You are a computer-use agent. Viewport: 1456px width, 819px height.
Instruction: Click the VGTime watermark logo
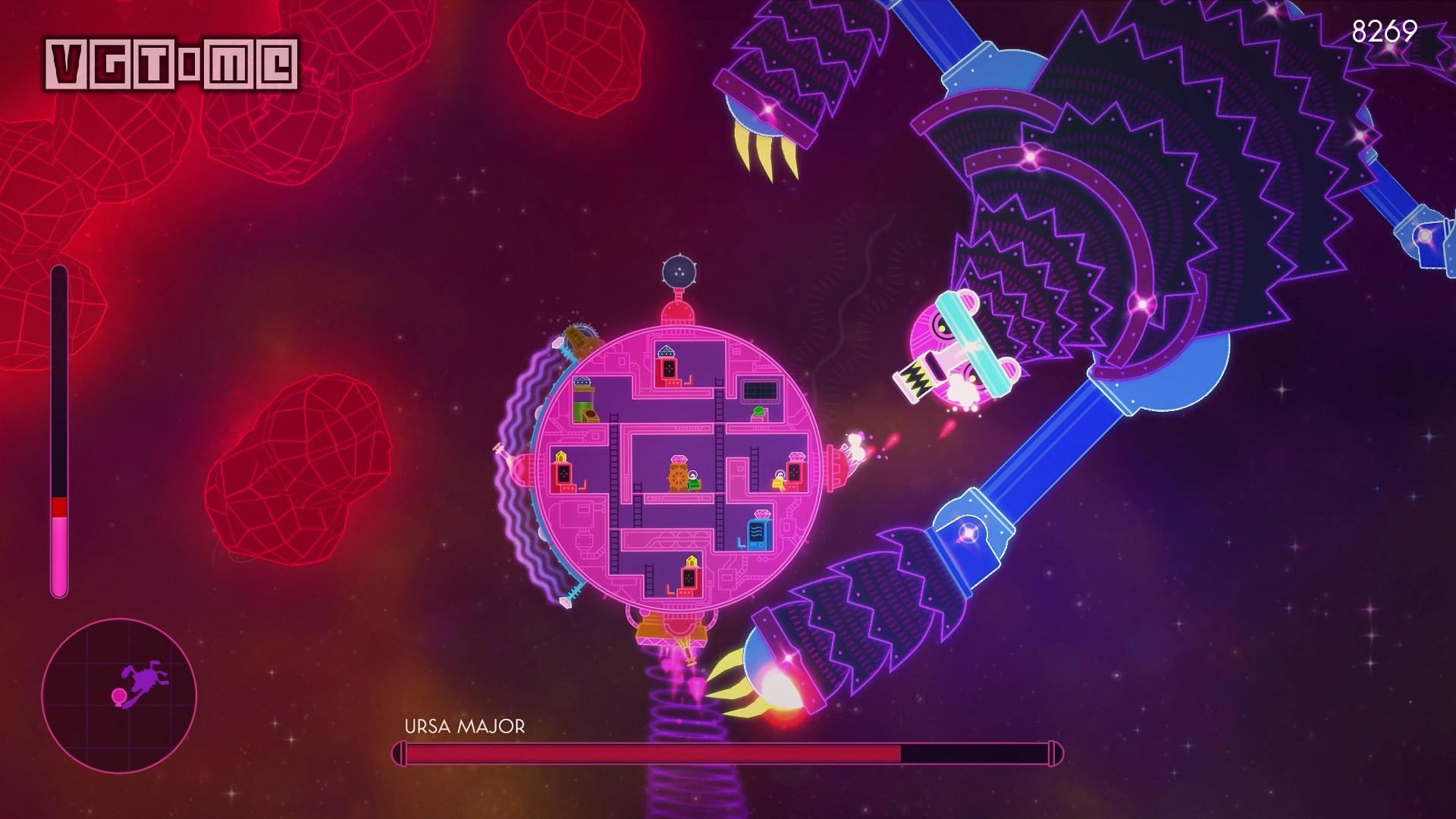tap(171, 63)
